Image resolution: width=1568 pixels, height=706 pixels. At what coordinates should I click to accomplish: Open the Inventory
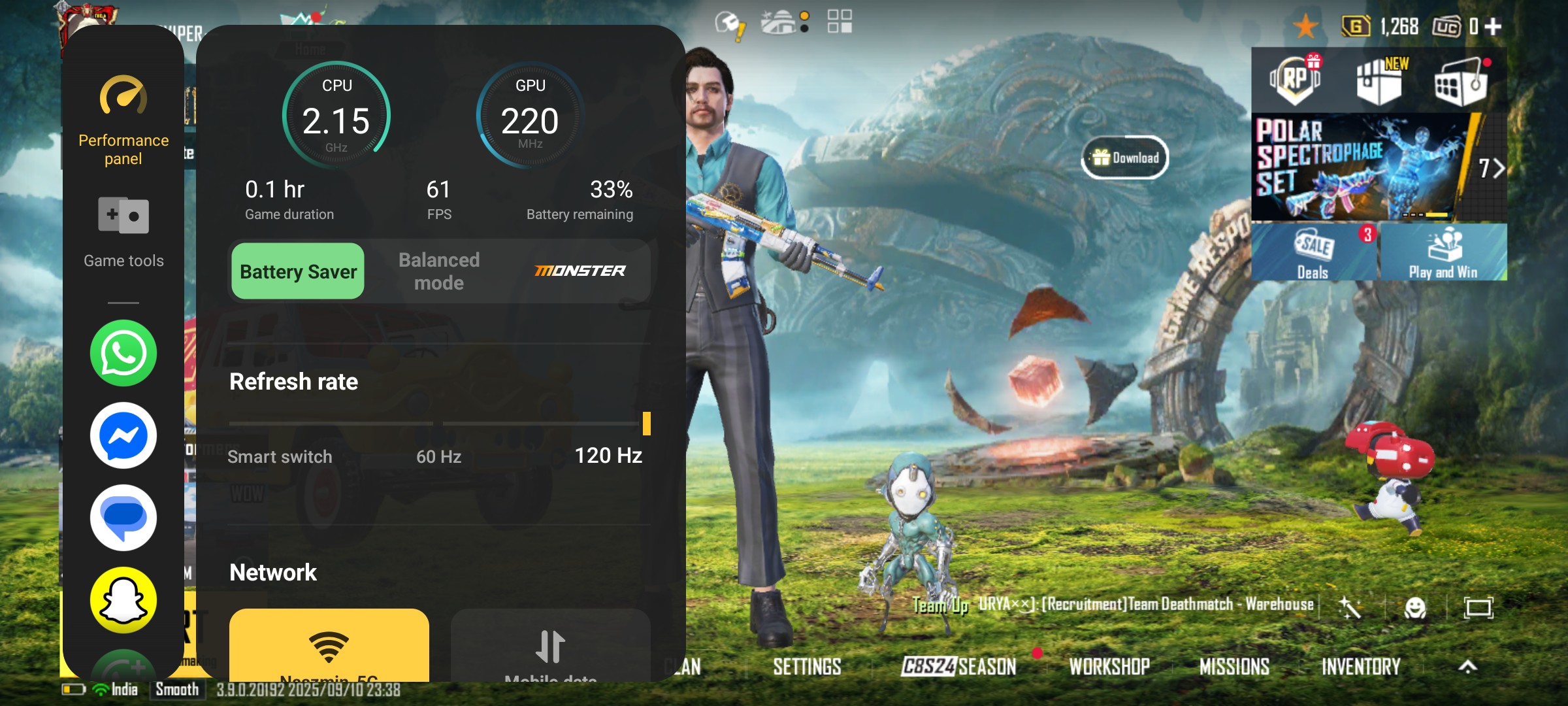pyautogui.click(x=1361, y=667)
